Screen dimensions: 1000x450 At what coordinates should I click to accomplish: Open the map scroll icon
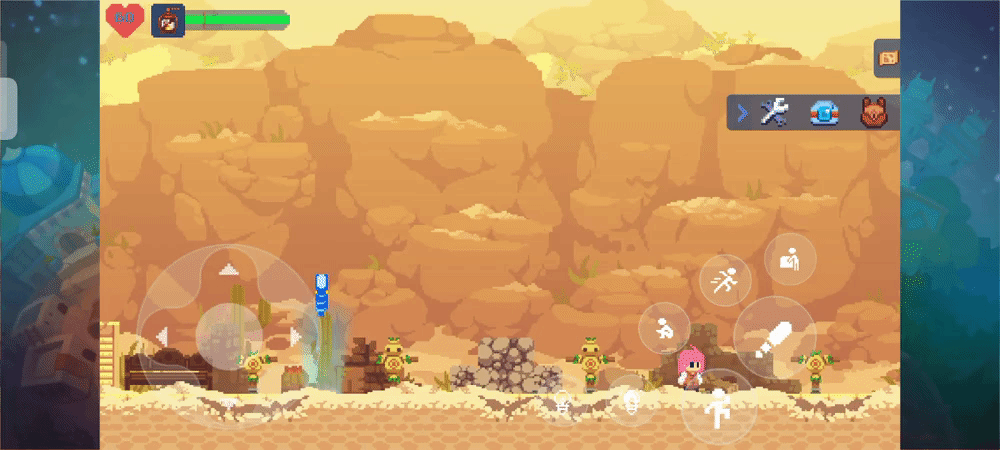pyautogui.click(x=887, y=59)
